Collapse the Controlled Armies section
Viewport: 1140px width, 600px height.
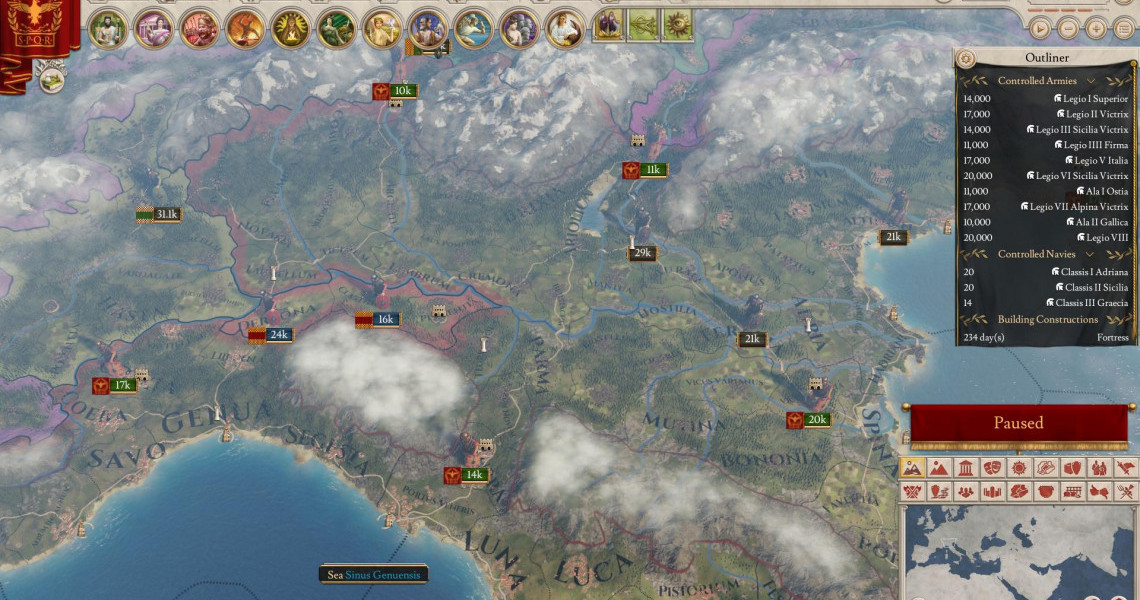[x=1090, y=81]
